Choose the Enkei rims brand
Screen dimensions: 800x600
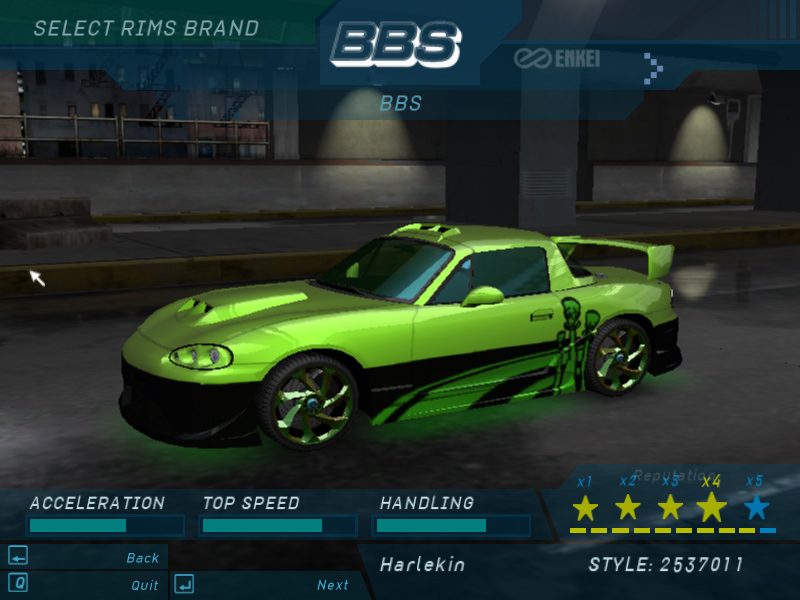(559, 58)
